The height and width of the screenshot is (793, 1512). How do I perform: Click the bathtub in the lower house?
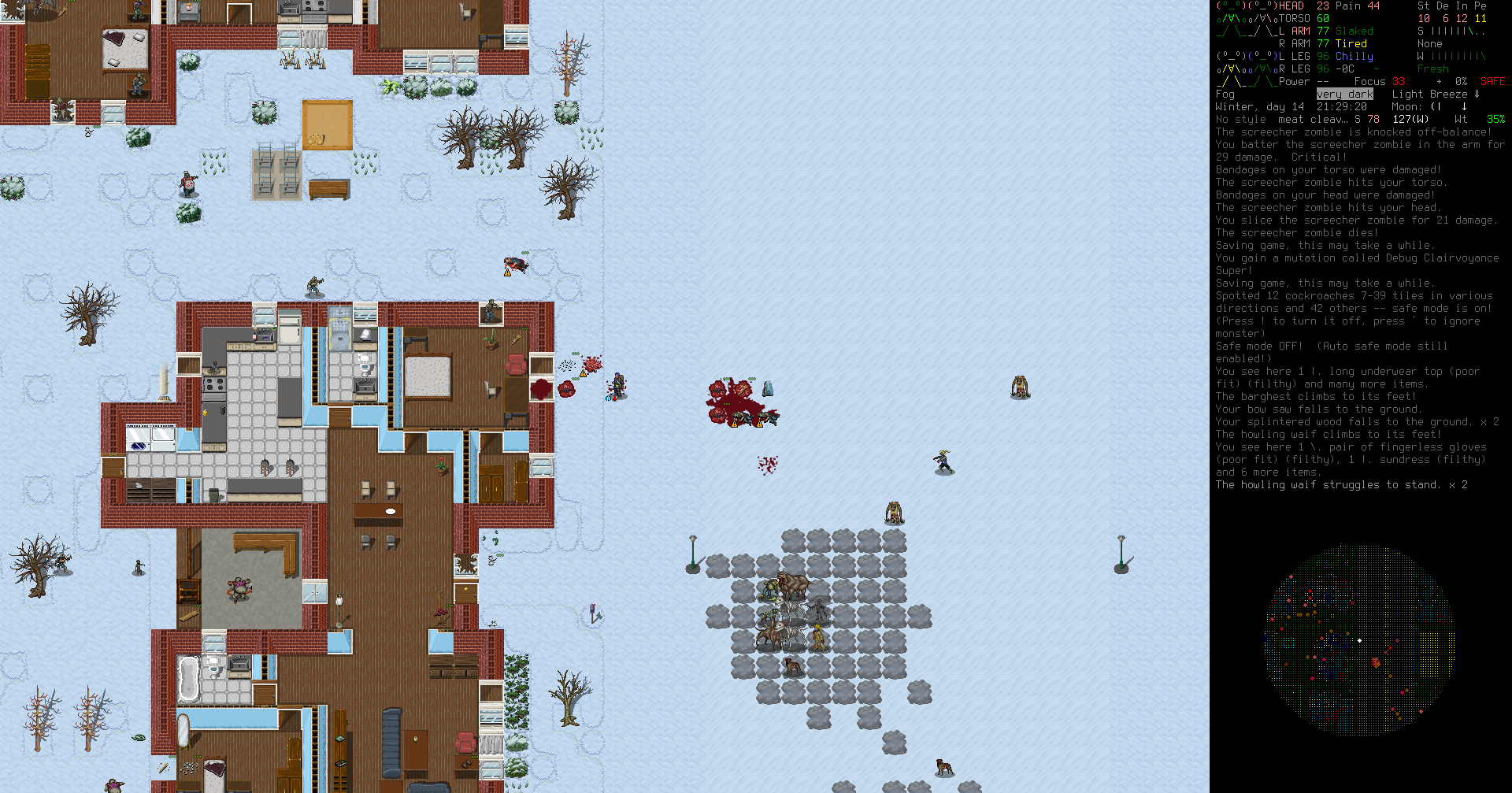189,676
